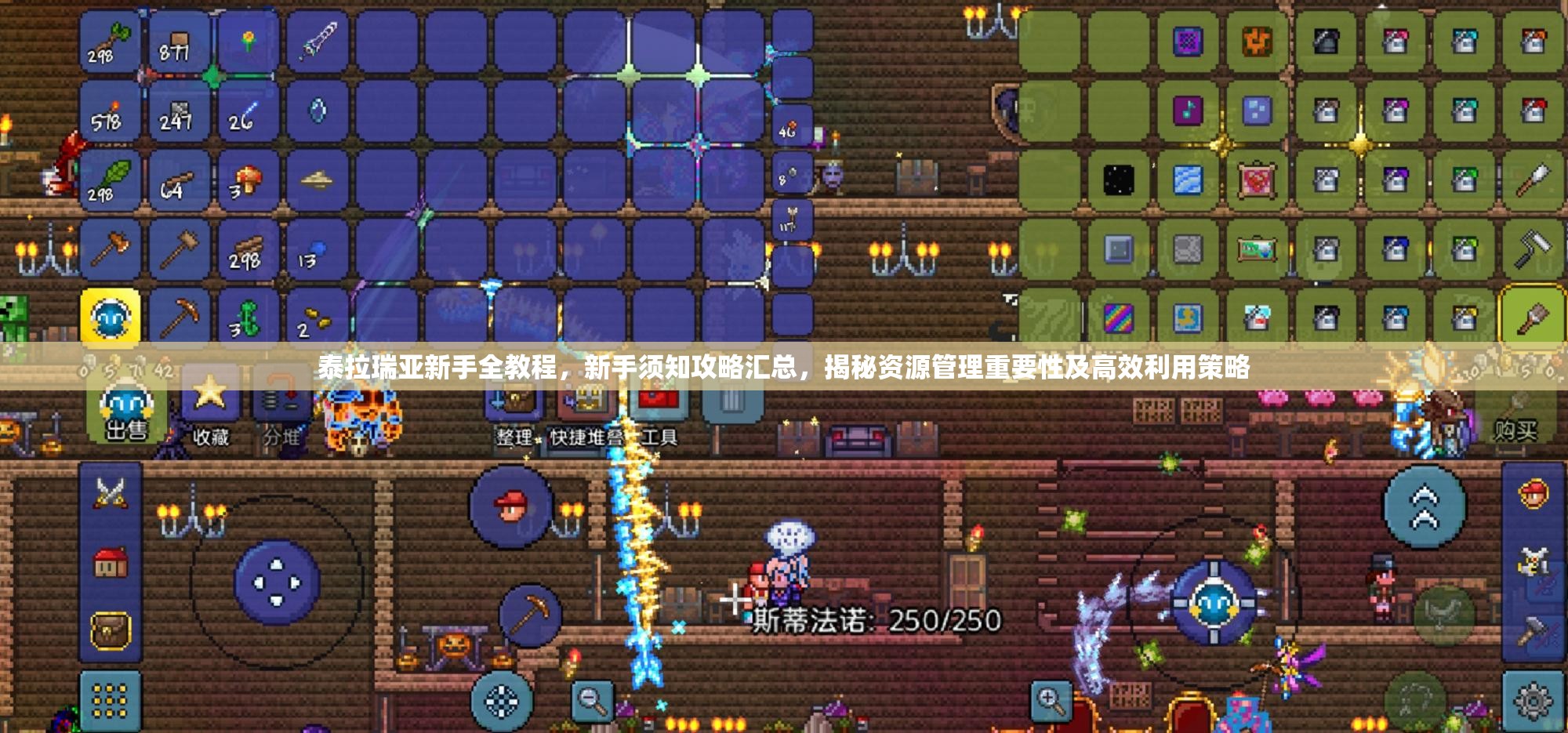Choose the paint roller shop item
Image resolution: width=1568 pixels, height=733 pixels.
(1532, 249)
